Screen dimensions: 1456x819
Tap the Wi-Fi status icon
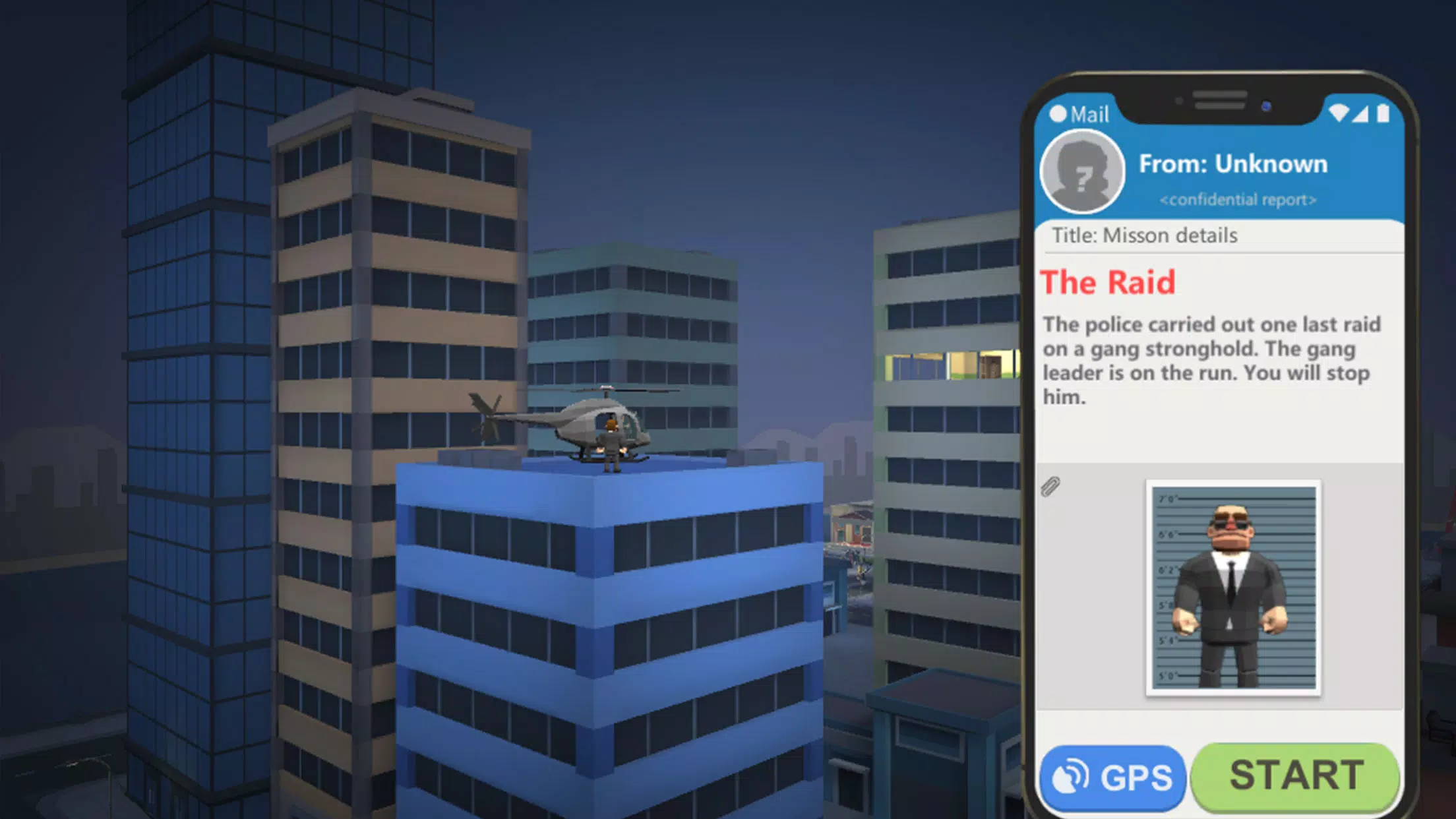(x=1338, y=113)
